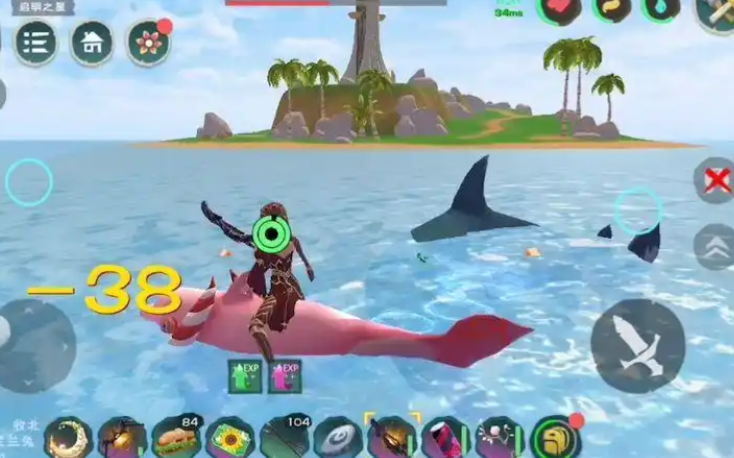
Task: Tap the red X cancel button
Action: point(714,181)
